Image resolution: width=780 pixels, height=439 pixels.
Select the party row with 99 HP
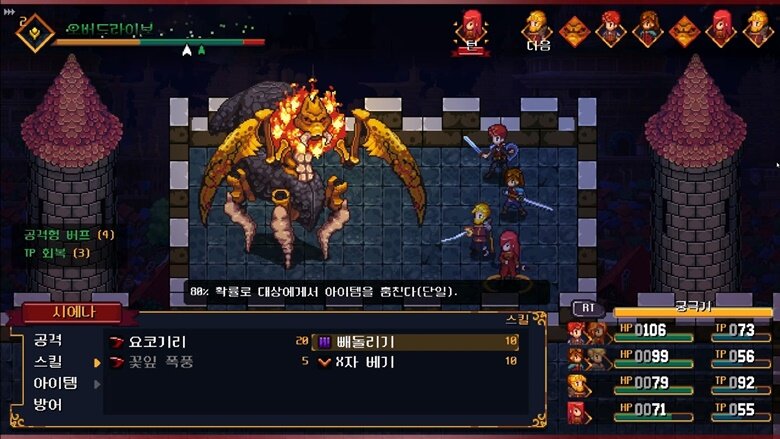[668, 357]
